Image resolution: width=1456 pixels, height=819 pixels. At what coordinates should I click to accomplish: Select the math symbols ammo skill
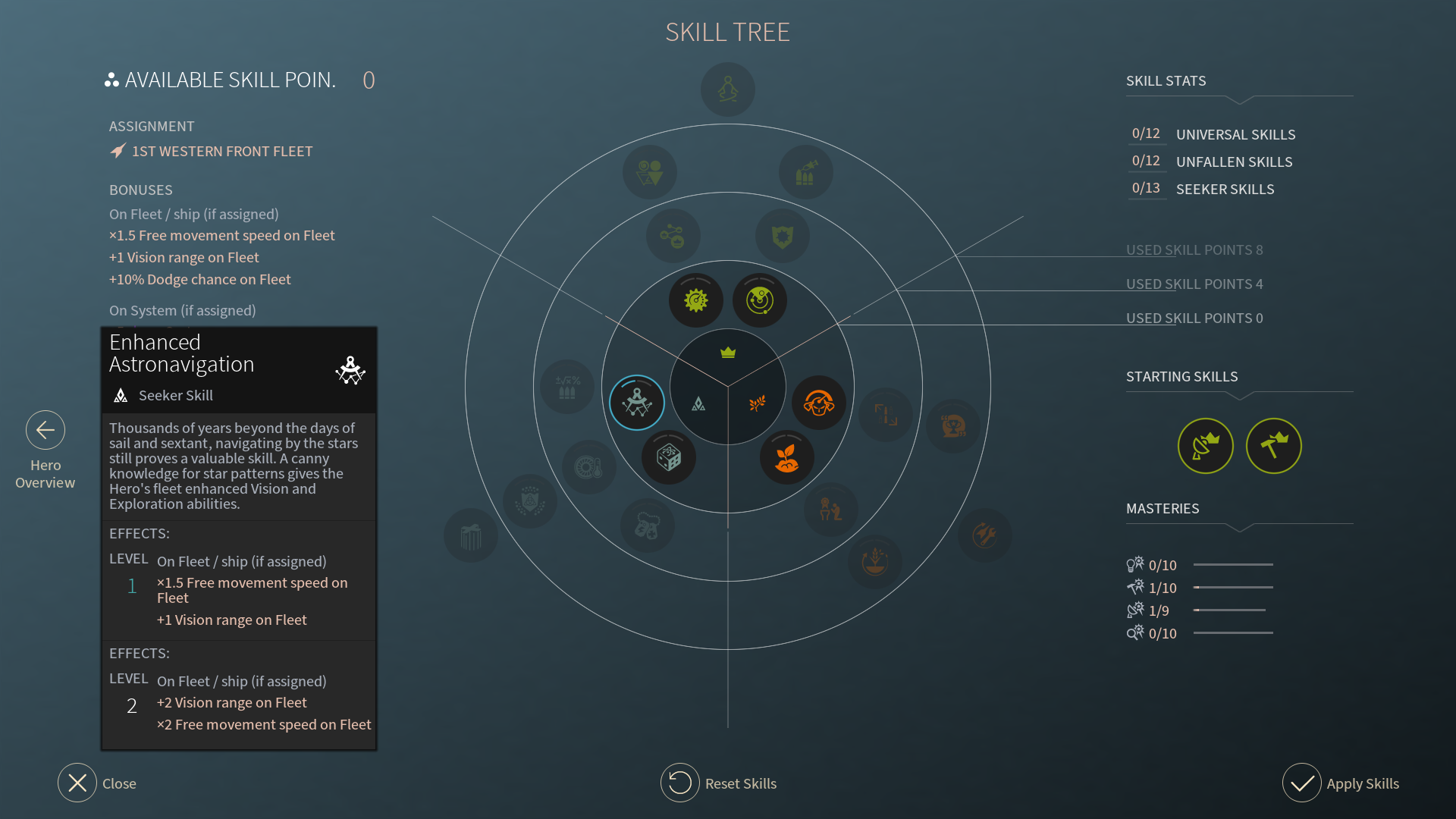(567, 387)
